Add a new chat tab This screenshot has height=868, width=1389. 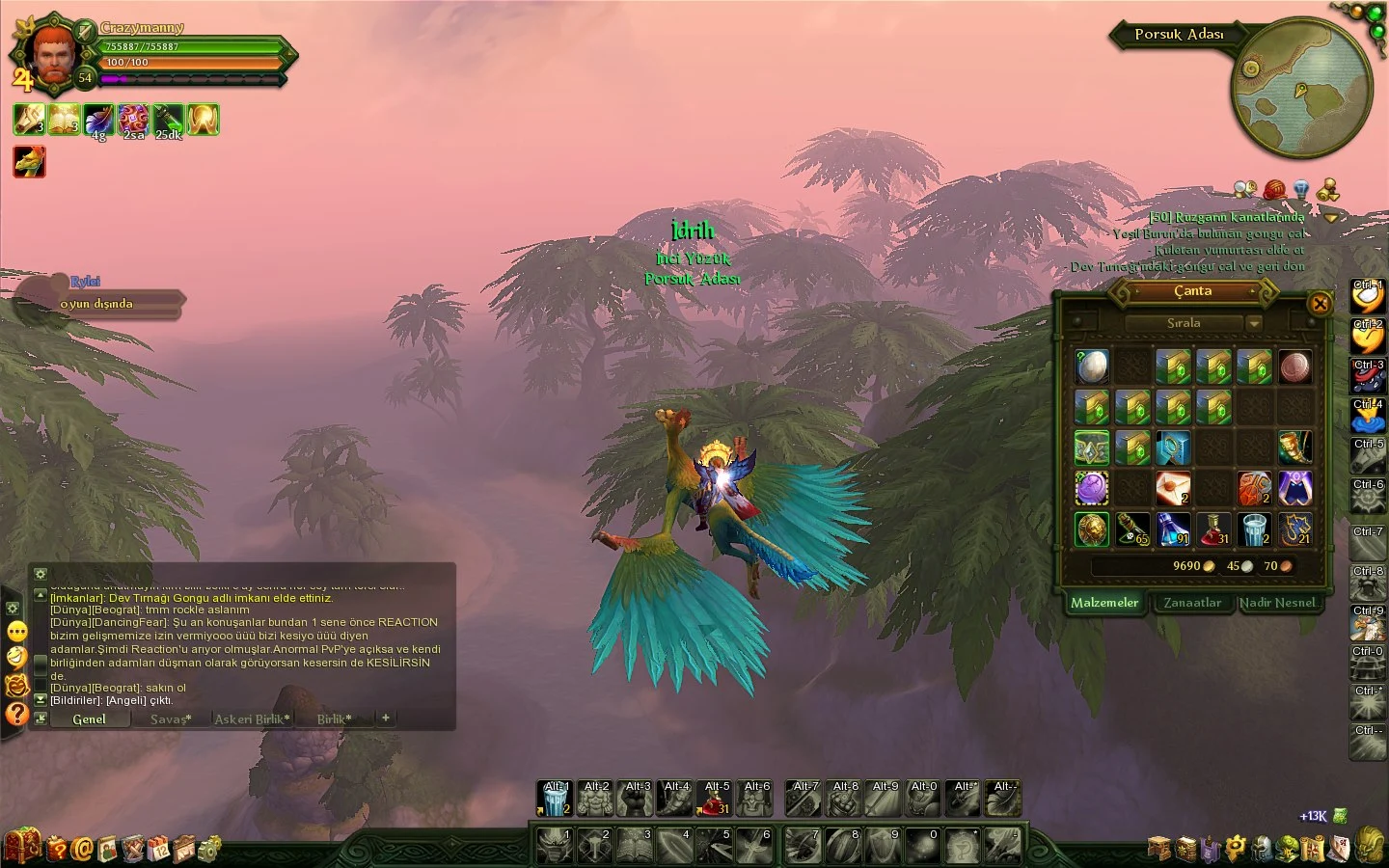tap(385, 718)
